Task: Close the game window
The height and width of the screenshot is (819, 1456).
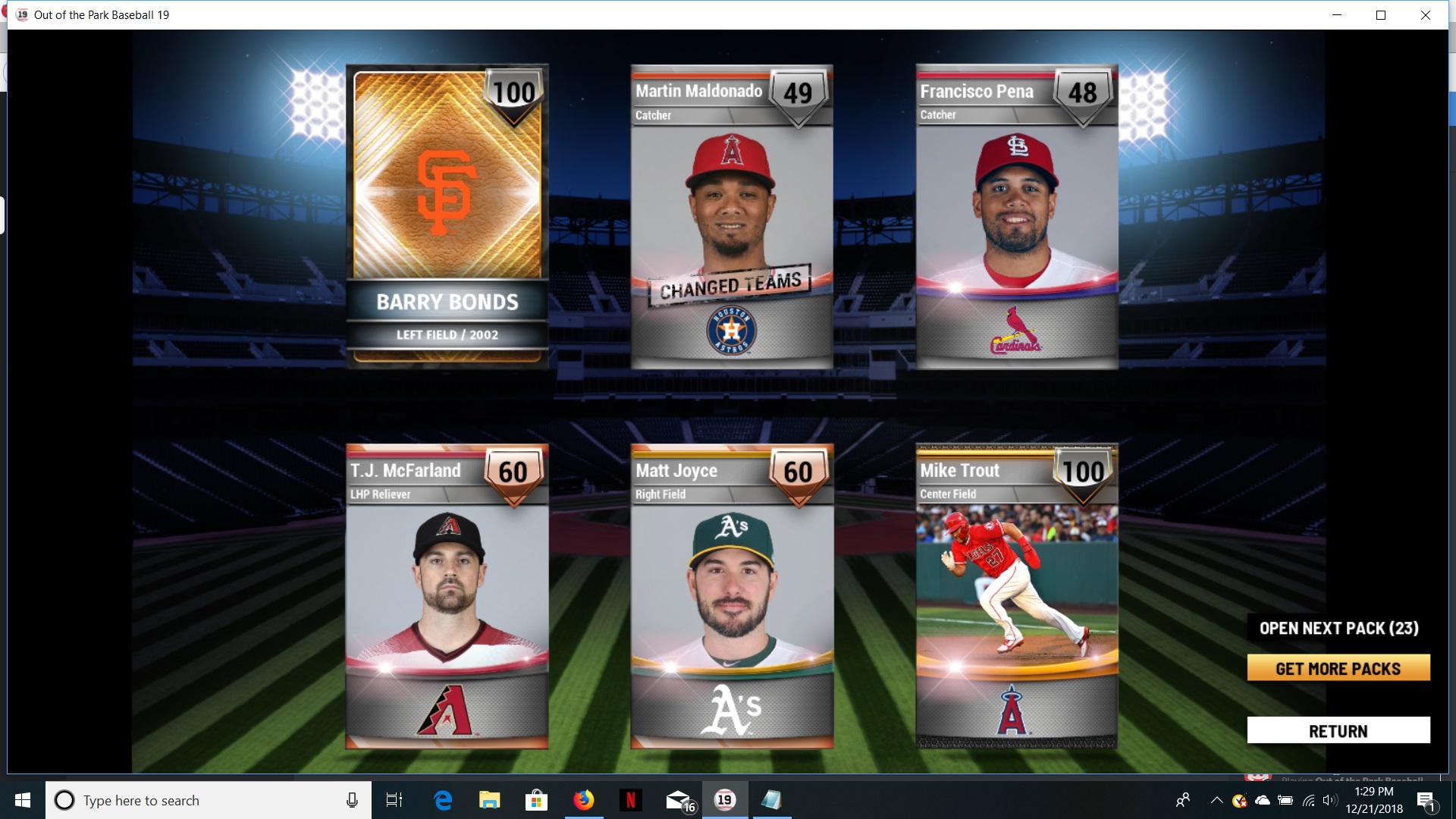Action: pyautogui.click(x=1425, y=15)
